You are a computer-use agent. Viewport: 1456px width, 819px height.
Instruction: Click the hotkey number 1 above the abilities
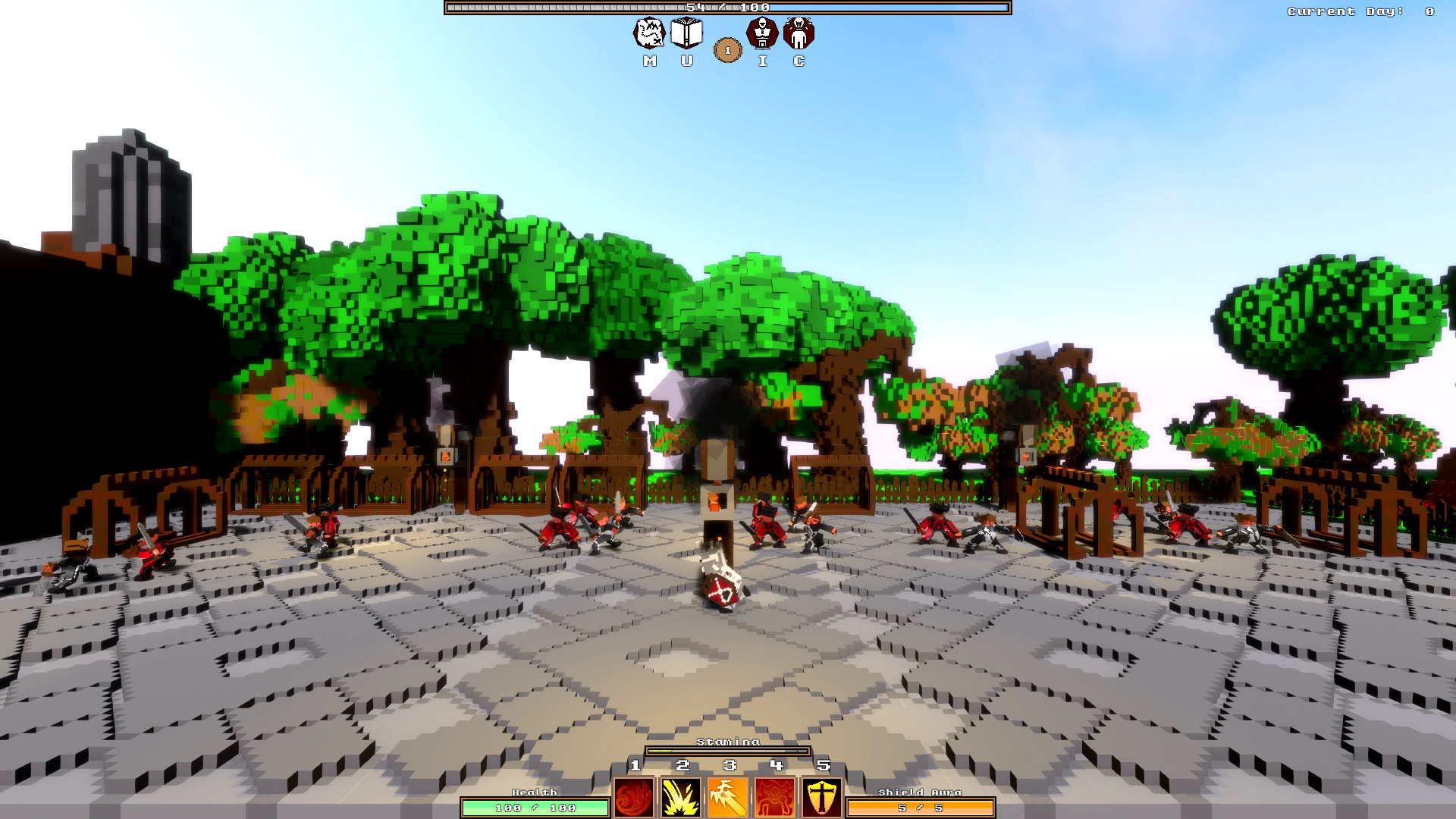tap(635, 766)
